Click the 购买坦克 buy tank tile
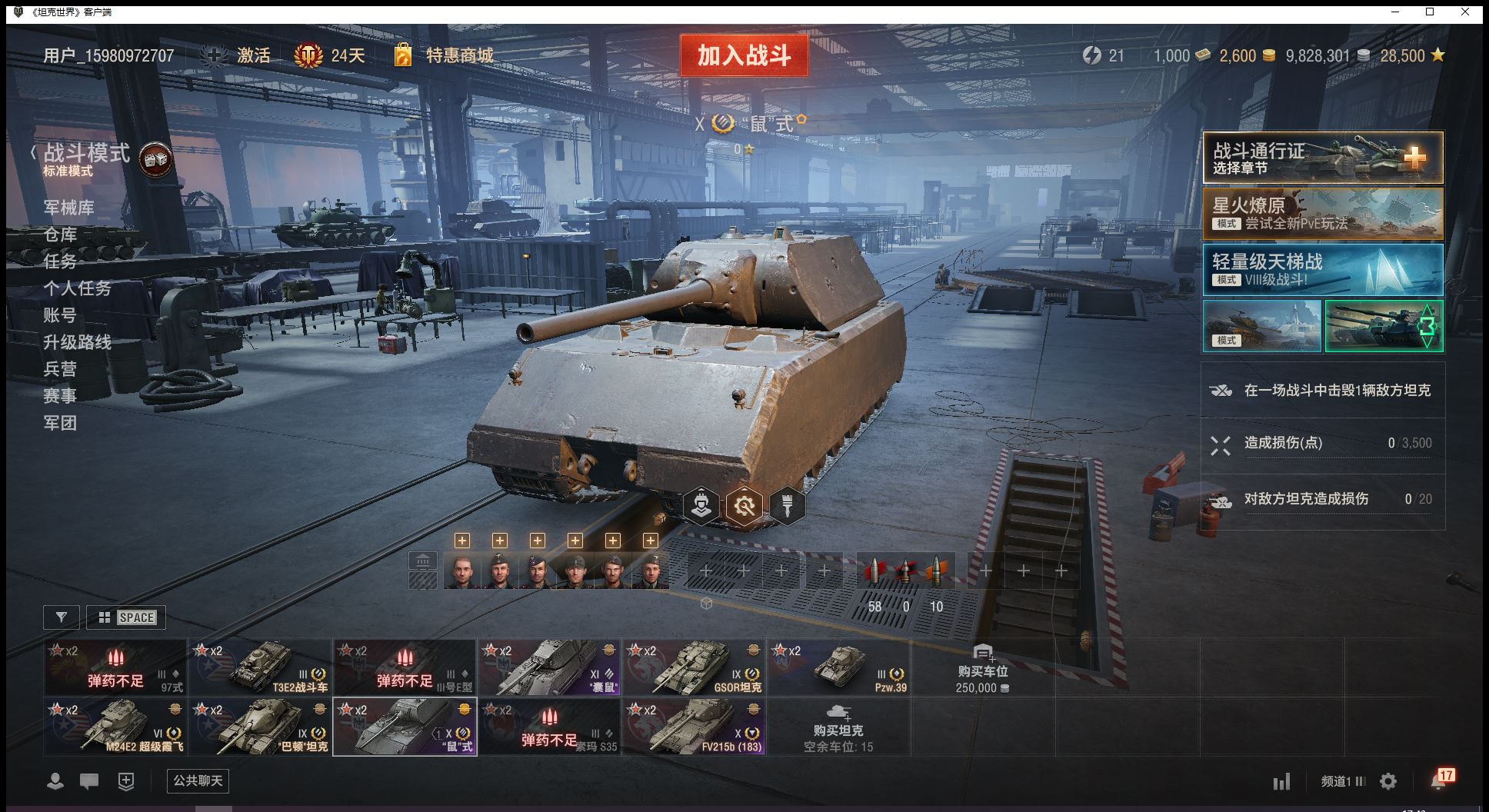This screenshot has width=1489, height=812. (x=838, y=727)
